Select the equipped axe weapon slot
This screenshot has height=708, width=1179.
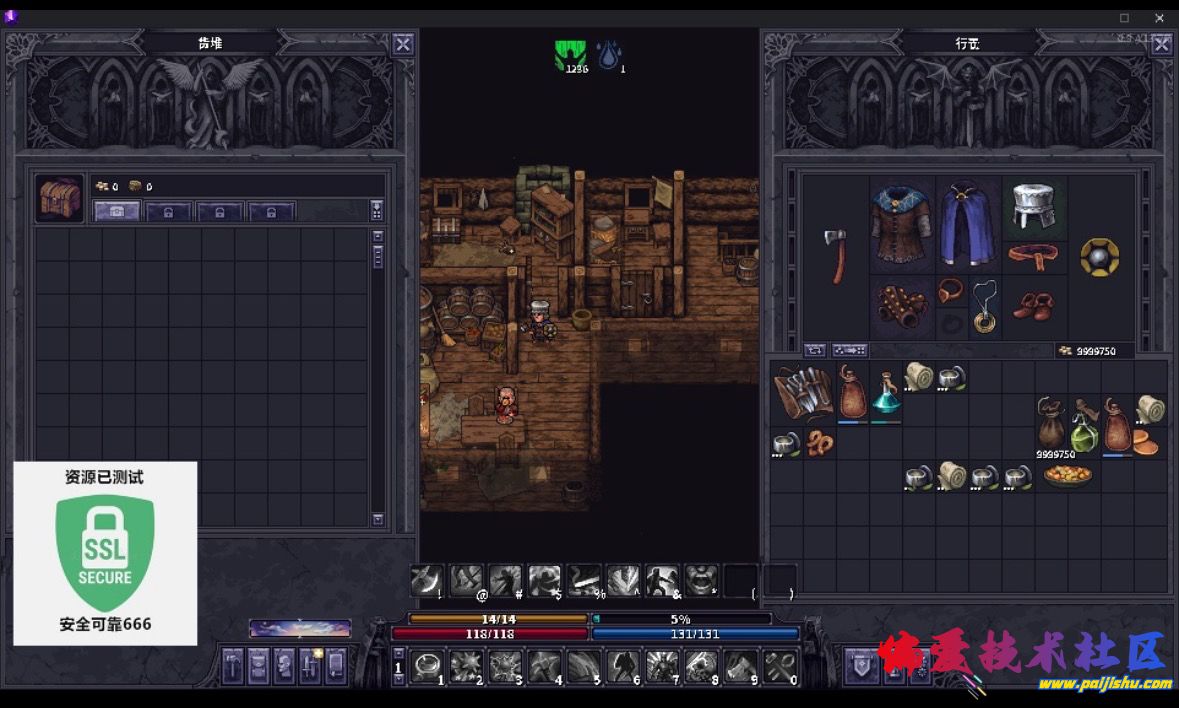tap(836, 255)
